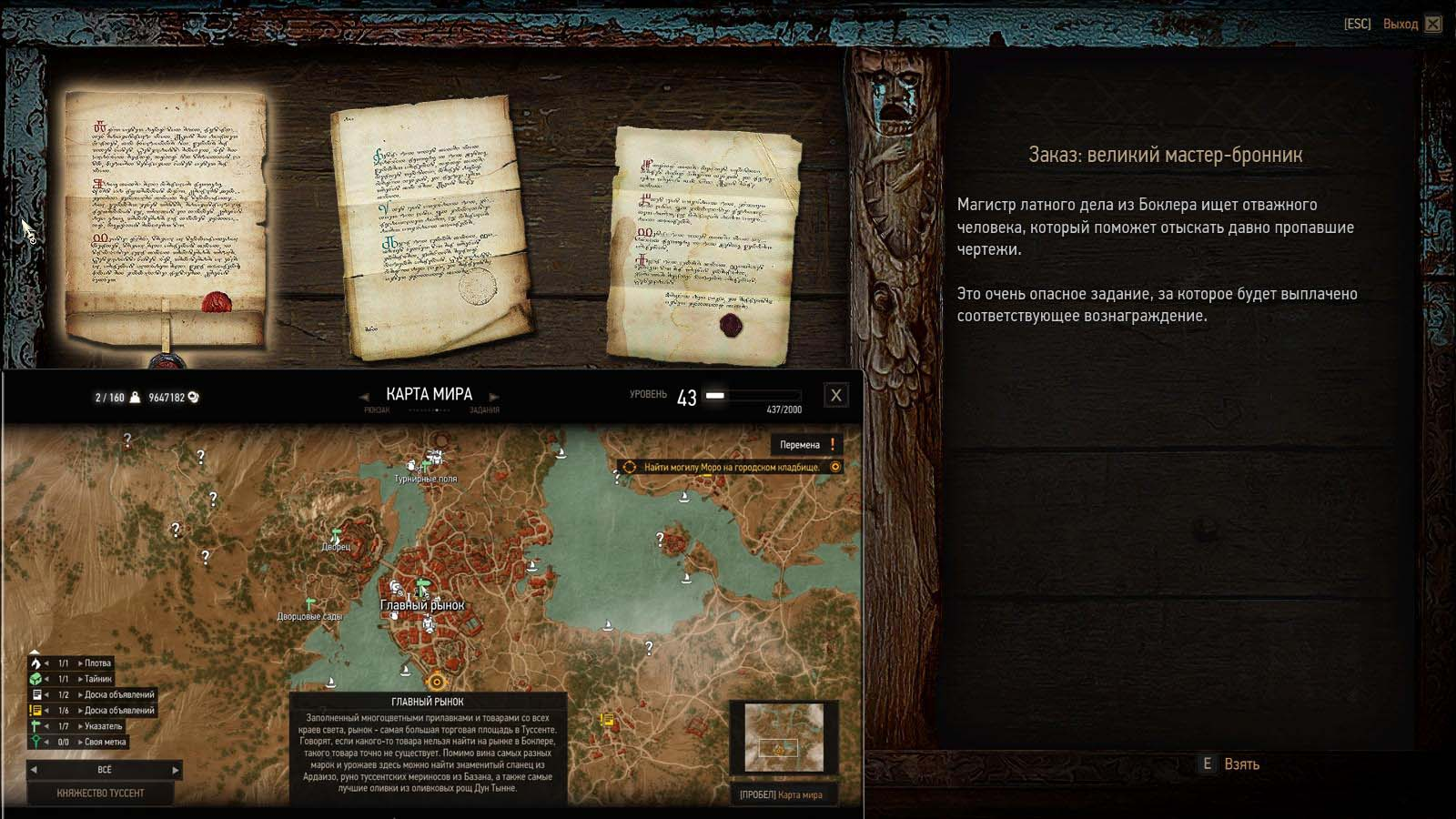Select the Плотва legend entry
The image size is (1456, 819).
click(96, 663)
